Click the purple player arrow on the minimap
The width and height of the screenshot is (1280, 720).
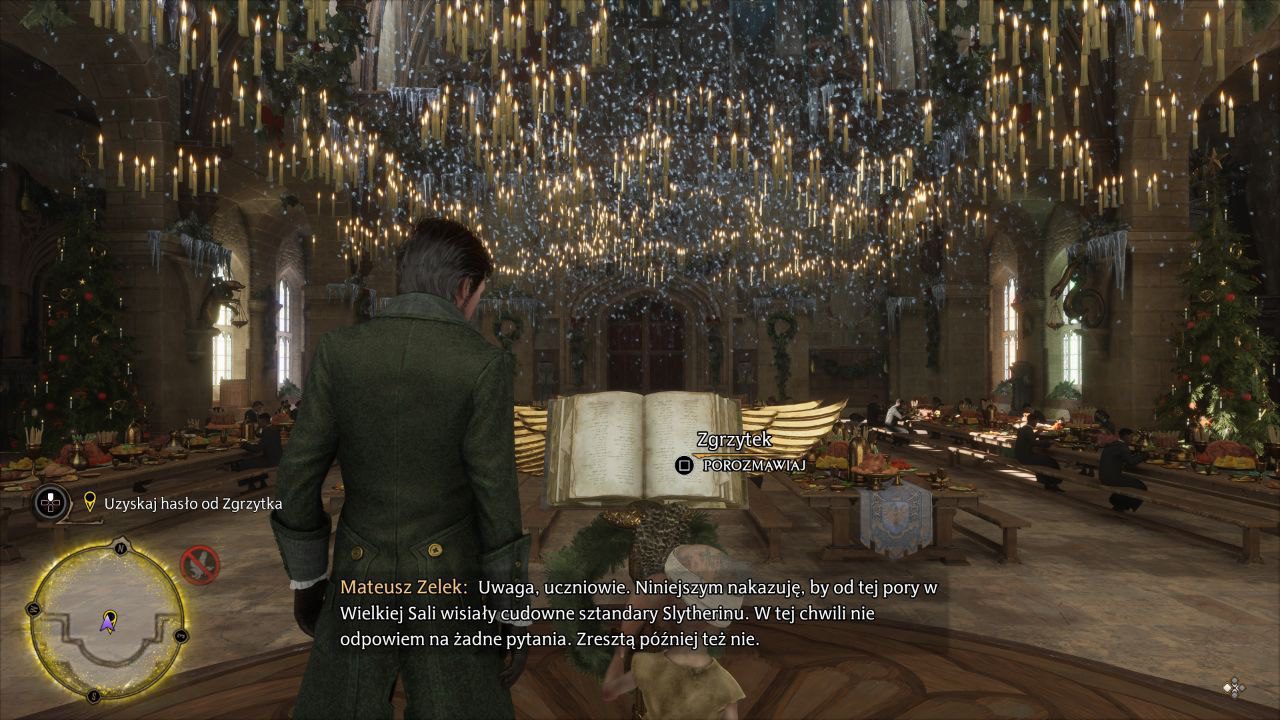[x=107, y=624]
